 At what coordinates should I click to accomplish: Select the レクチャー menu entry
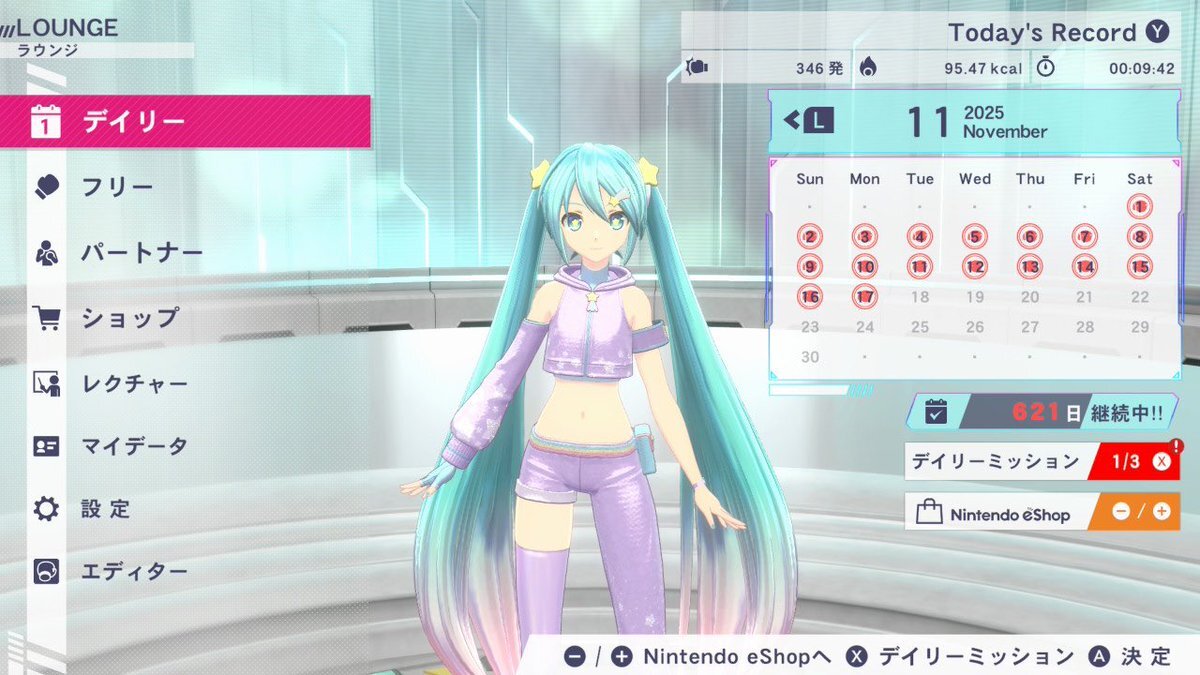pyautogui.click(x=135, y=383)
